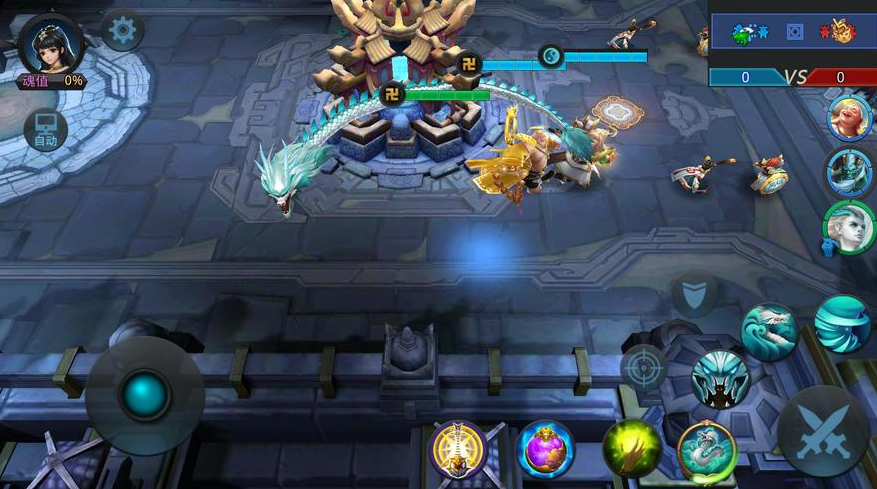Screen dimensions: 877x489
Task: Click the virtual joystick's teal knob
Action: [x=145, y=394]
